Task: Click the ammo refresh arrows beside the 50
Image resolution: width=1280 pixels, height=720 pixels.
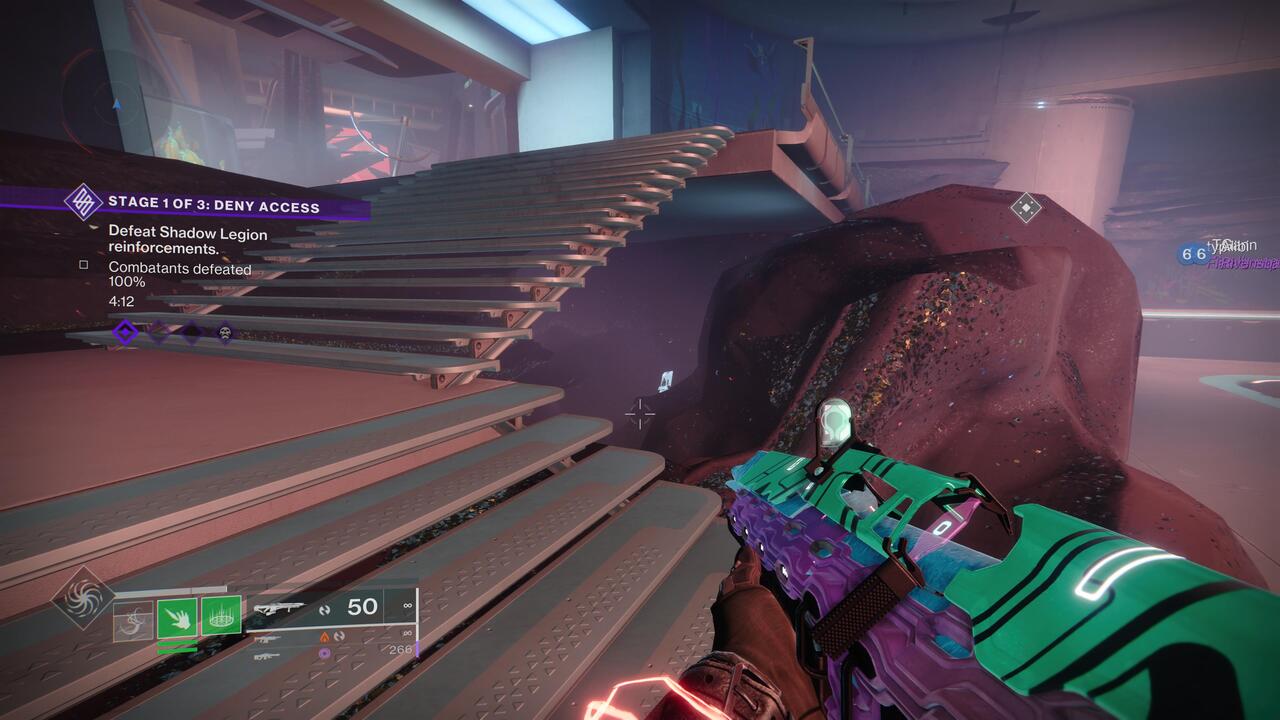Action: [325, 610]
